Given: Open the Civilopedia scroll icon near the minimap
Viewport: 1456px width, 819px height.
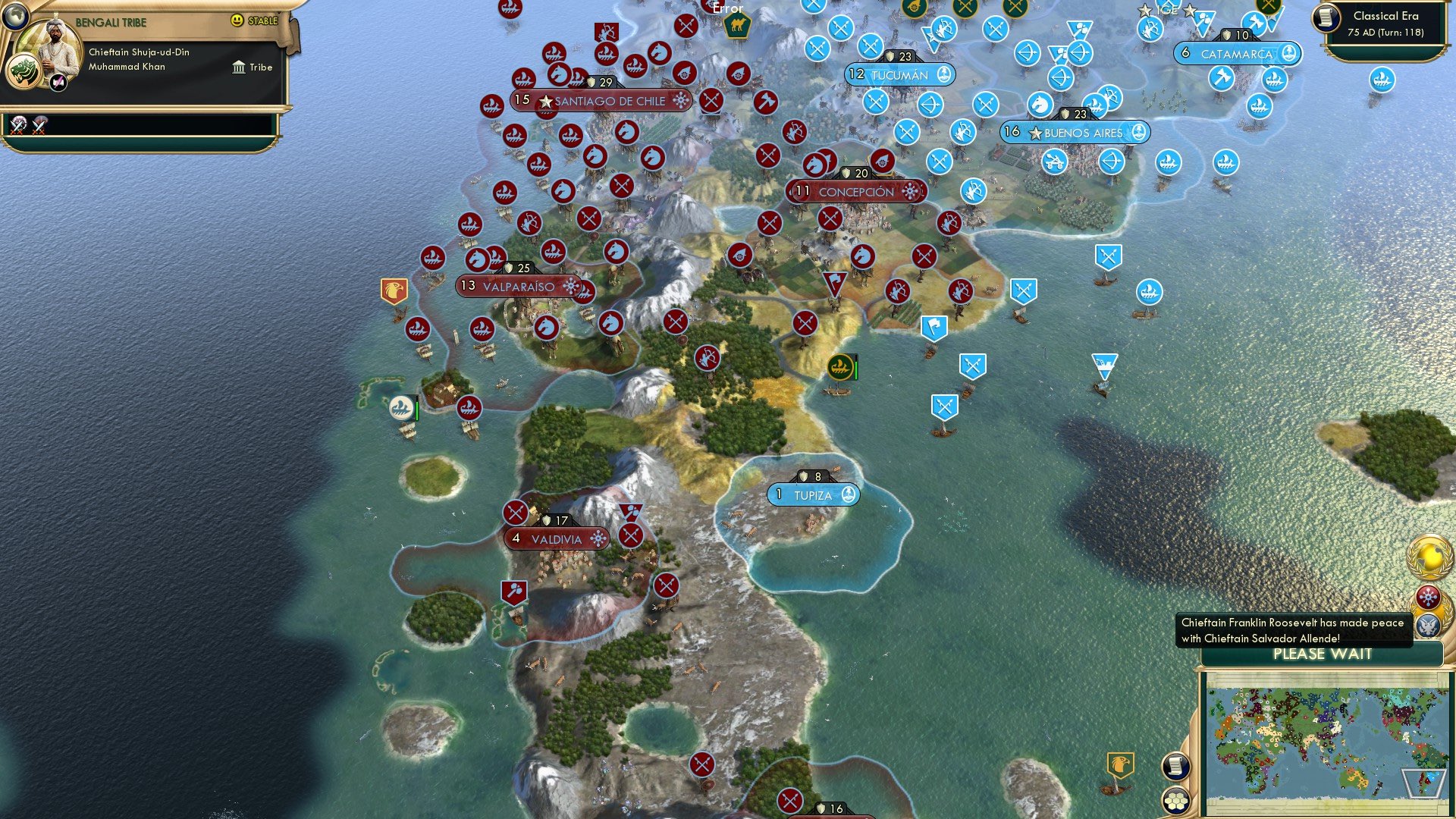Looking at the screenshot, I should click(1175, 766).
